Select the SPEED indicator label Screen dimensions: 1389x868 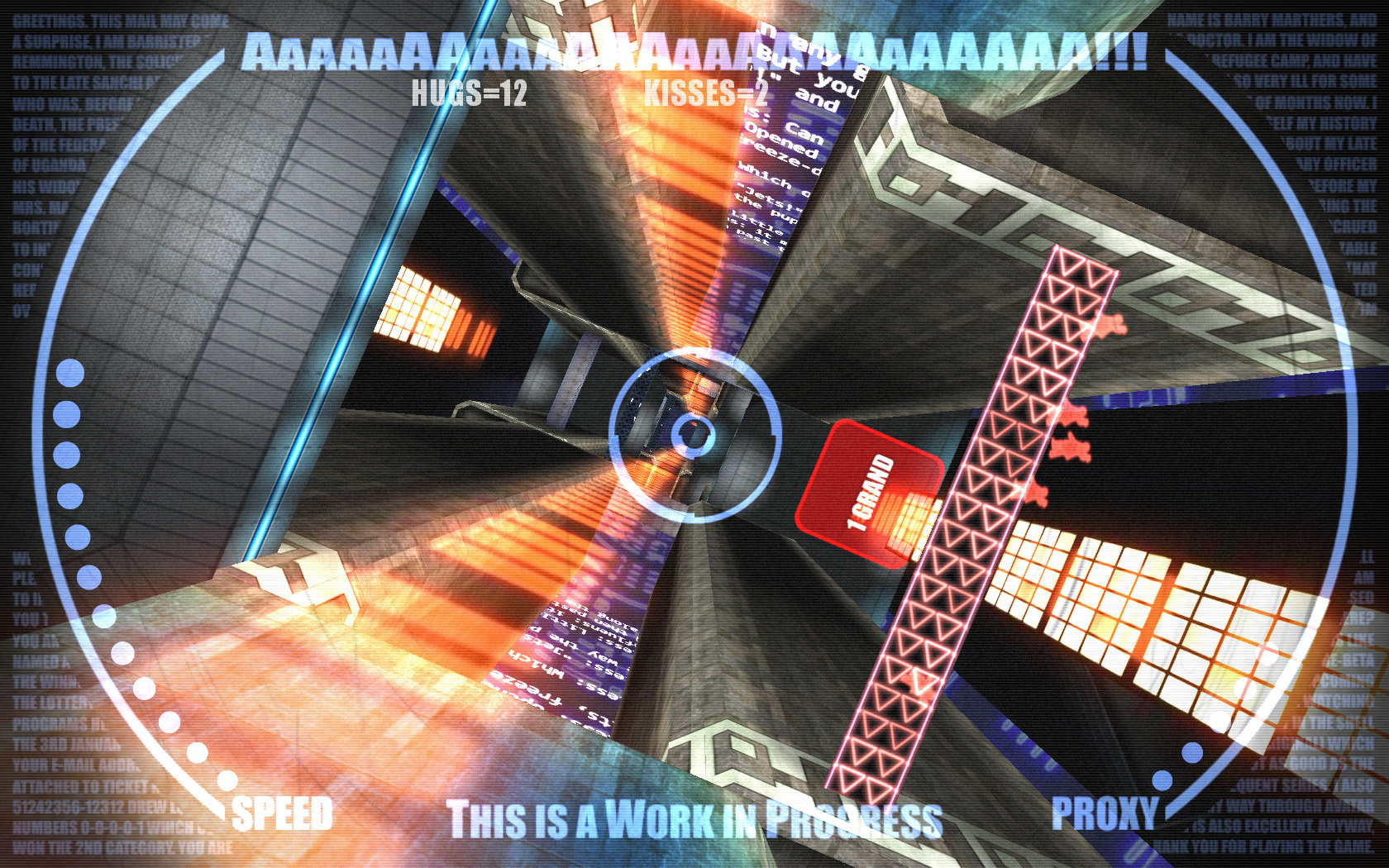coord(283,814)
